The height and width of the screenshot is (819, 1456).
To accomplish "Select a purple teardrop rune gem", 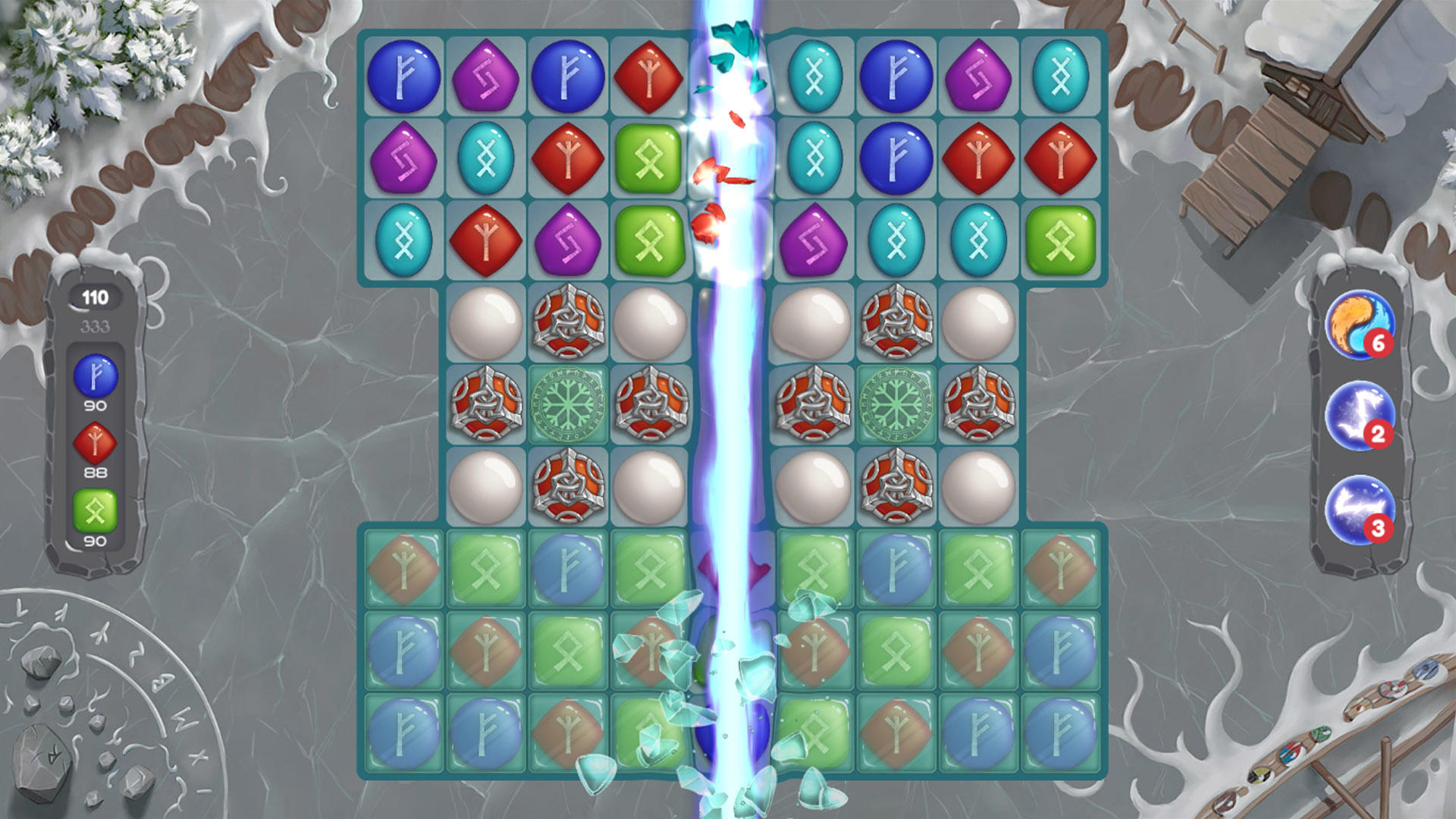I will 486,76.
